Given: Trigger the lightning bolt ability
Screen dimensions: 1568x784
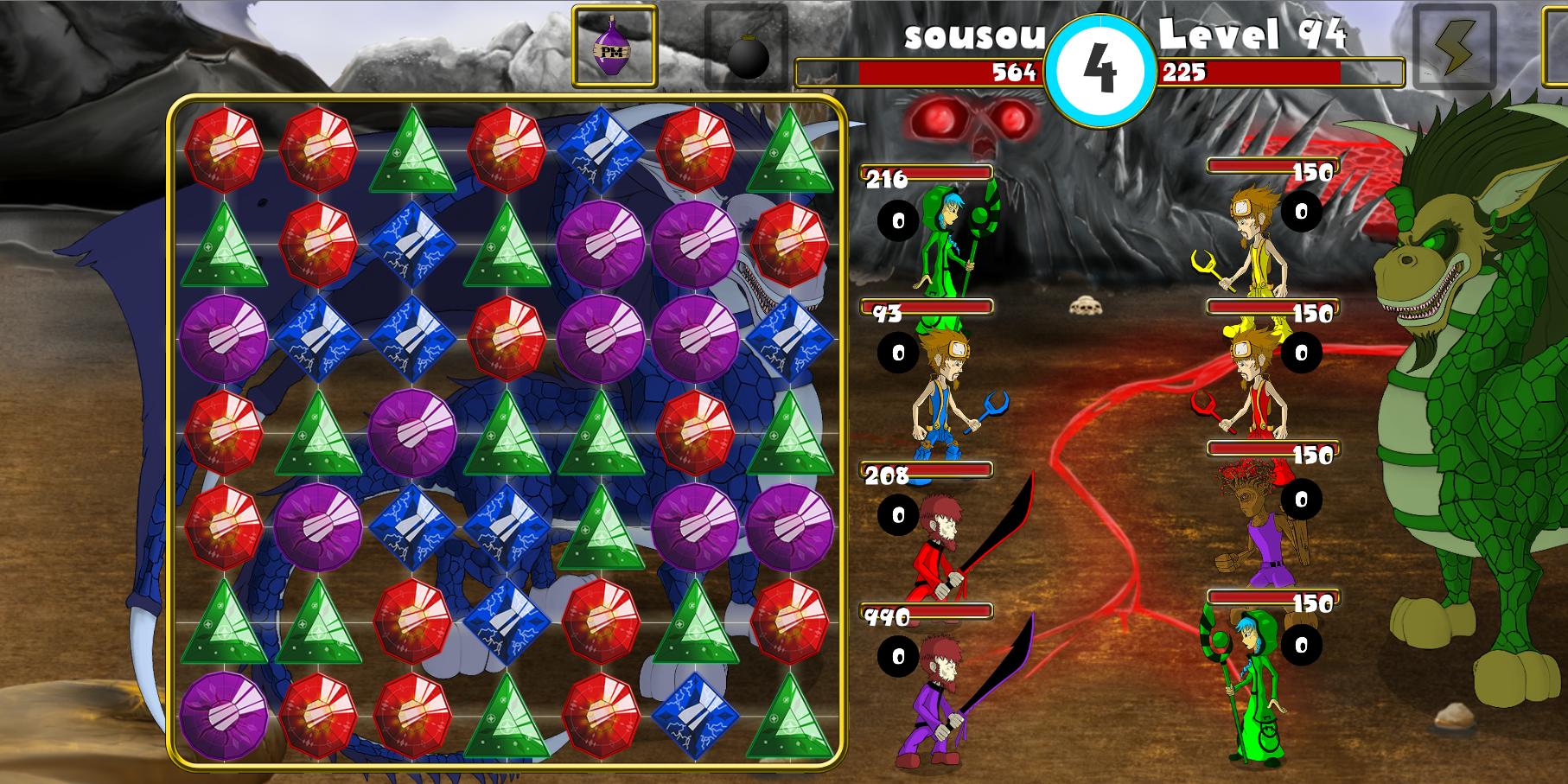Looking at the screenshot, I should coord(1454,49).
